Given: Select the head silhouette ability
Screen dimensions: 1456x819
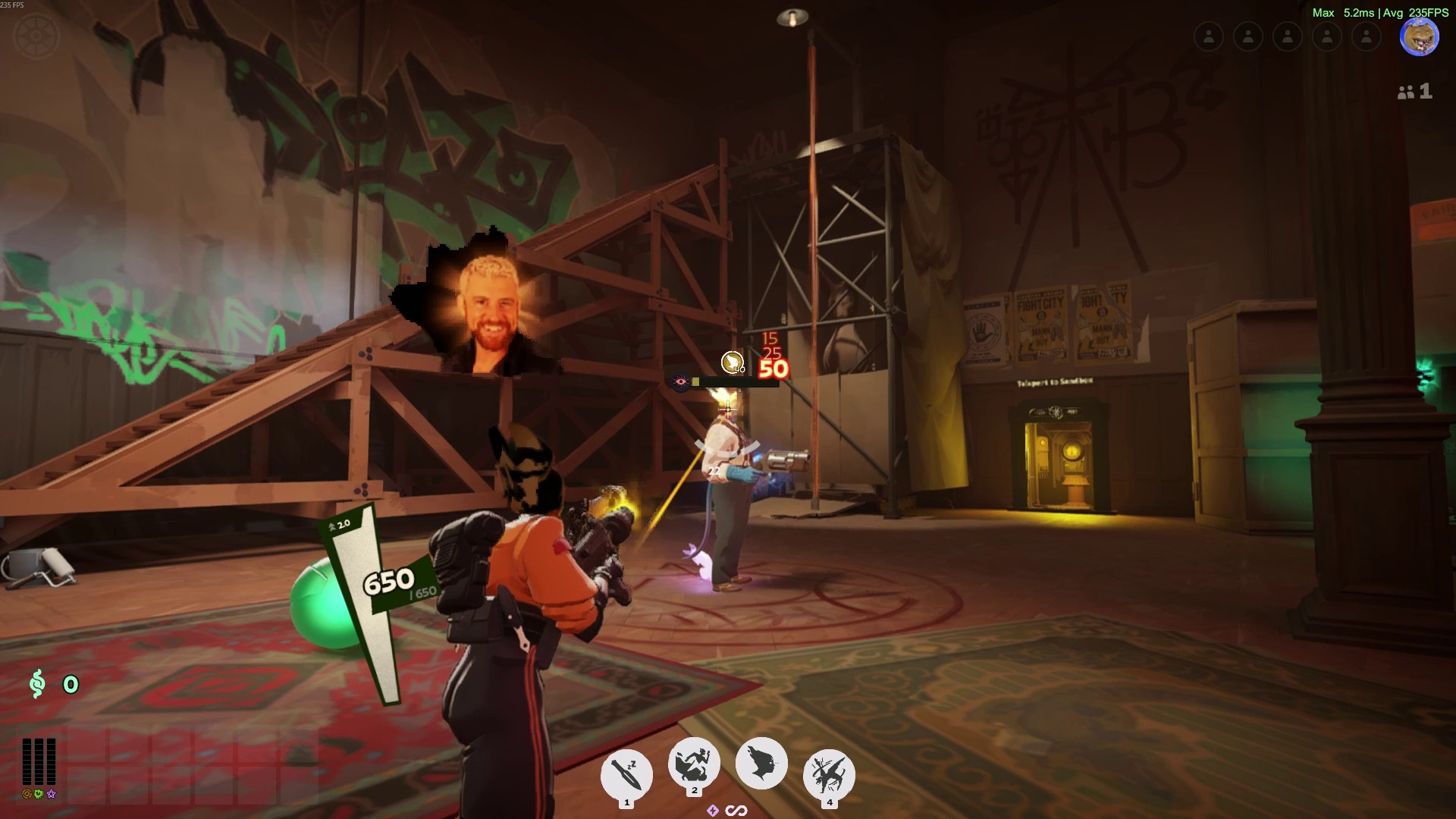Looking at the screenshot, I should pos(761,763).
